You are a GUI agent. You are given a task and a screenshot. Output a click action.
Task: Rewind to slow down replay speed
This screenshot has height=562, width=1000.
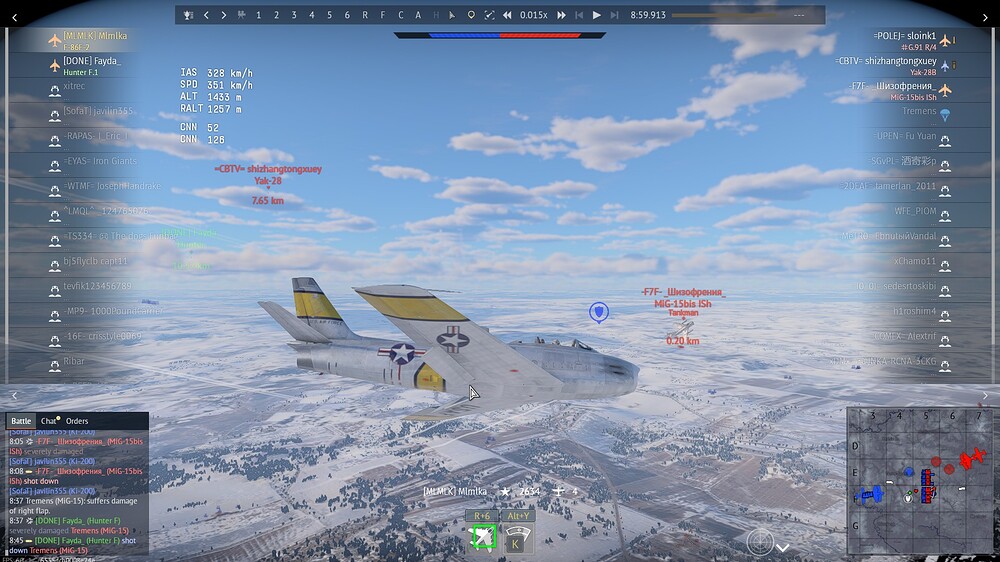point(508,15)
